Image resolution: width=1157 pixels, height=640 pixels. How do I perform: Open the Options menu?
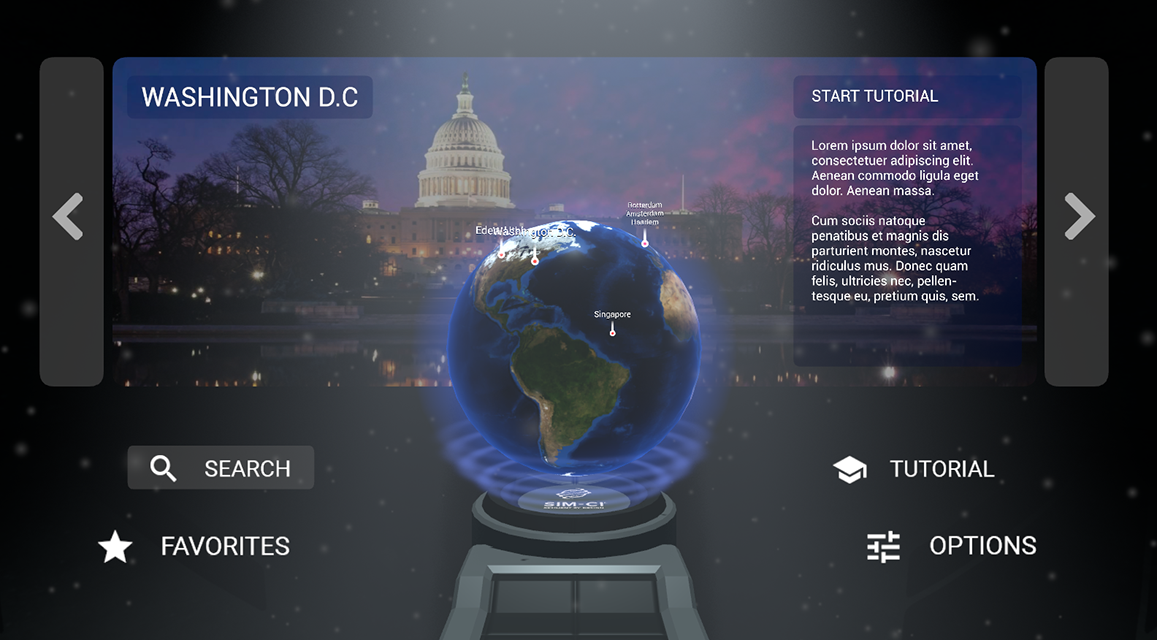tap(951, 546)
